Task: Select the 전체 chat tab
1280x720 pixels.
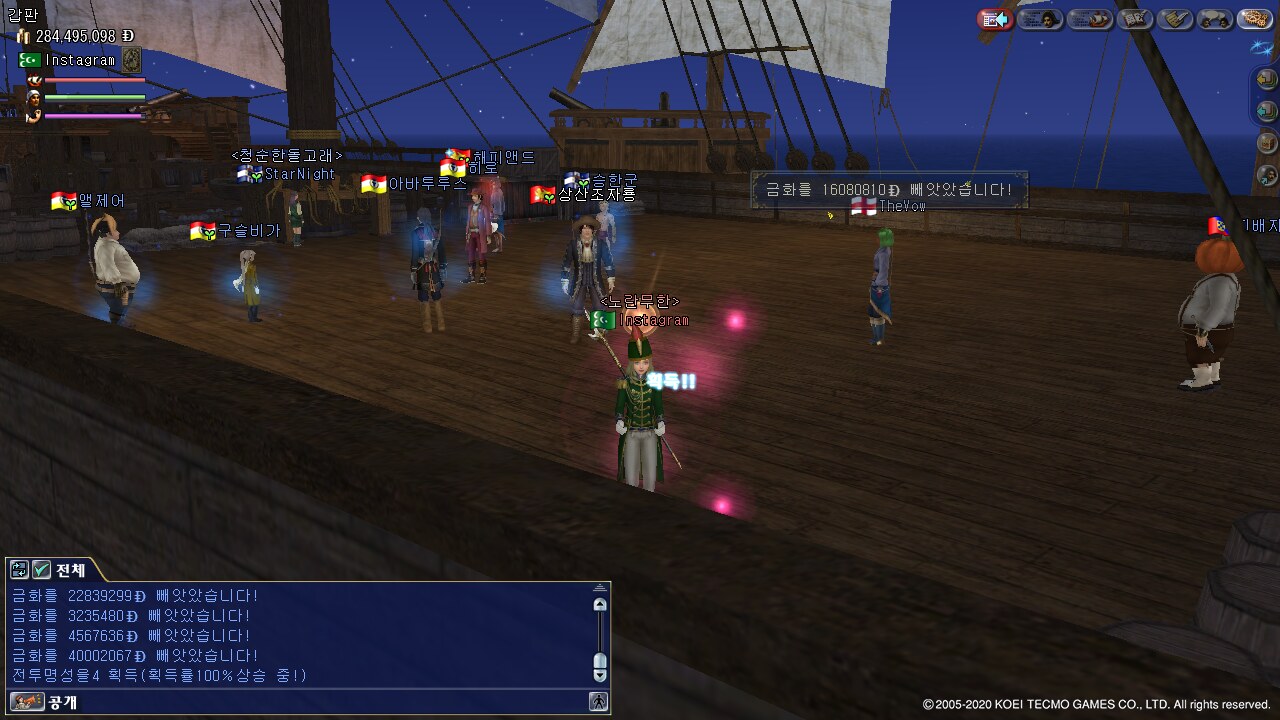Action: pyautogui.click(x=70, y=570)
